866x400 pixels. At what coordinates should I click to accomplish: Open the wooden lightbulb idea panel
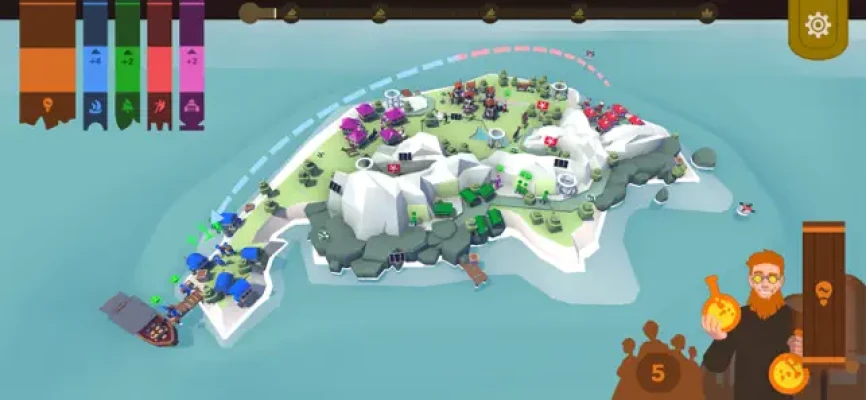click(x=823, y=290)
